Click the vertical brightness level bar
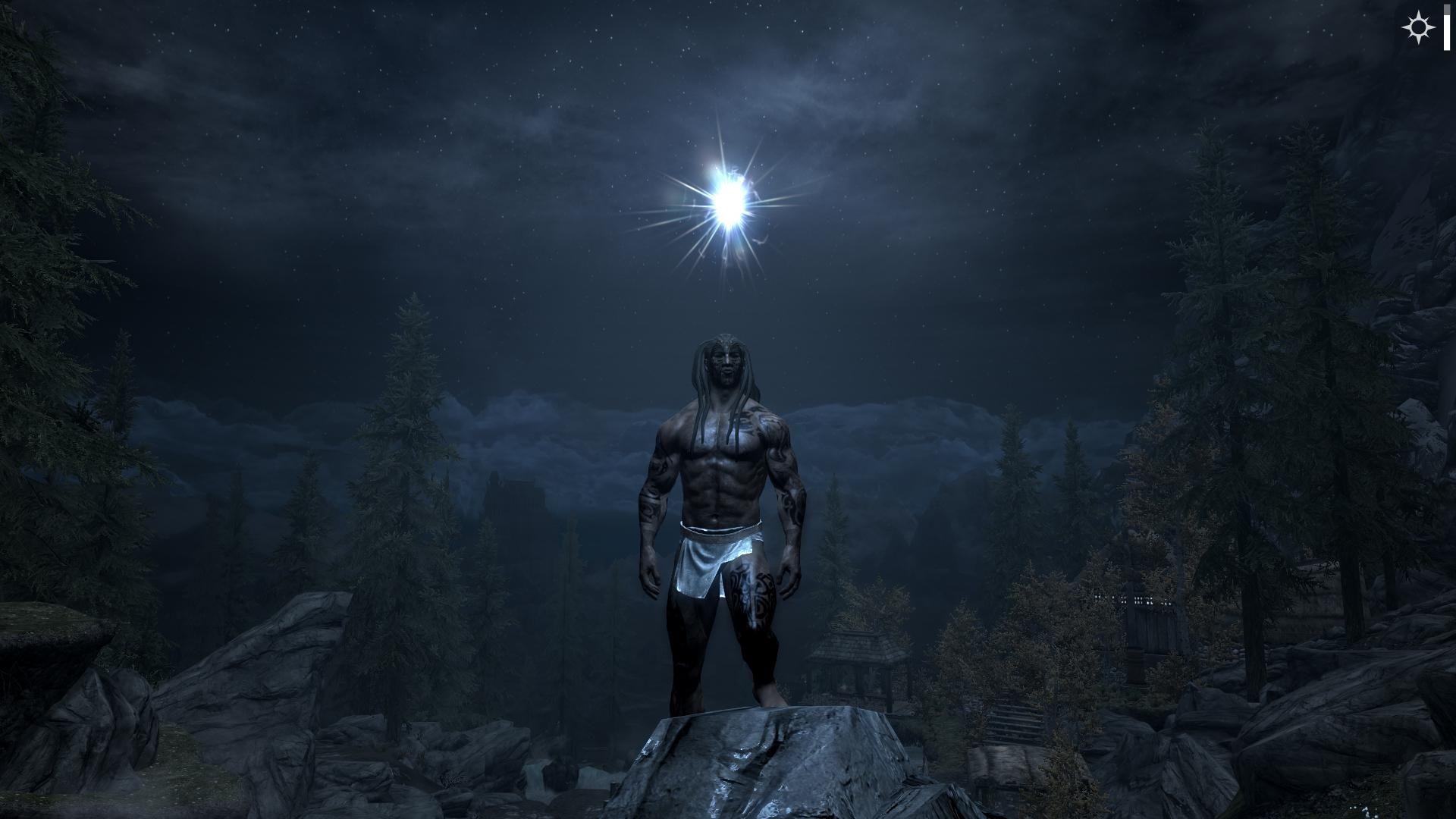 pos(1447,30)
